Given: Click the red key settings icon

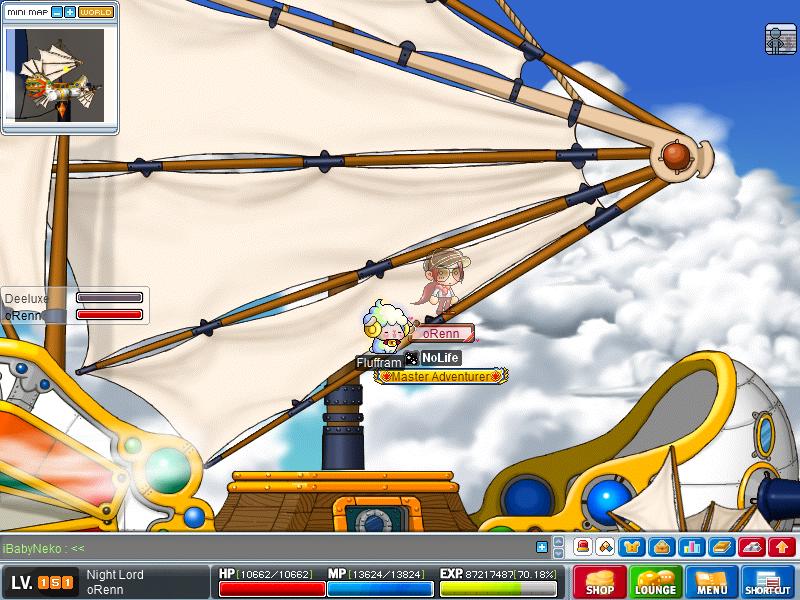Looking at the screenshot, I should (753, 547).
